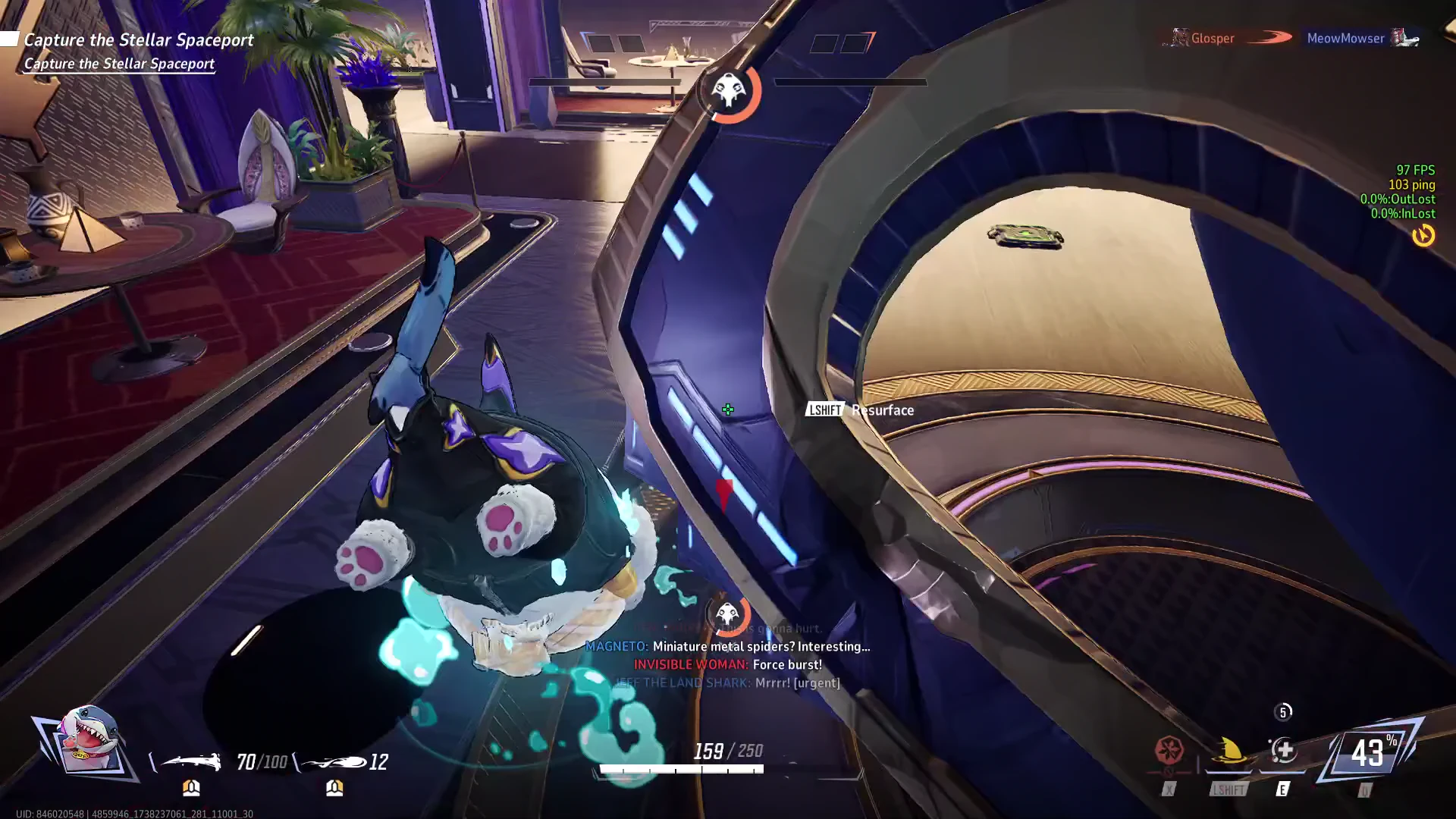Select the Joyful Splash water stream weapon icon
Viewport: 1456px width, 819px height.
190,761
